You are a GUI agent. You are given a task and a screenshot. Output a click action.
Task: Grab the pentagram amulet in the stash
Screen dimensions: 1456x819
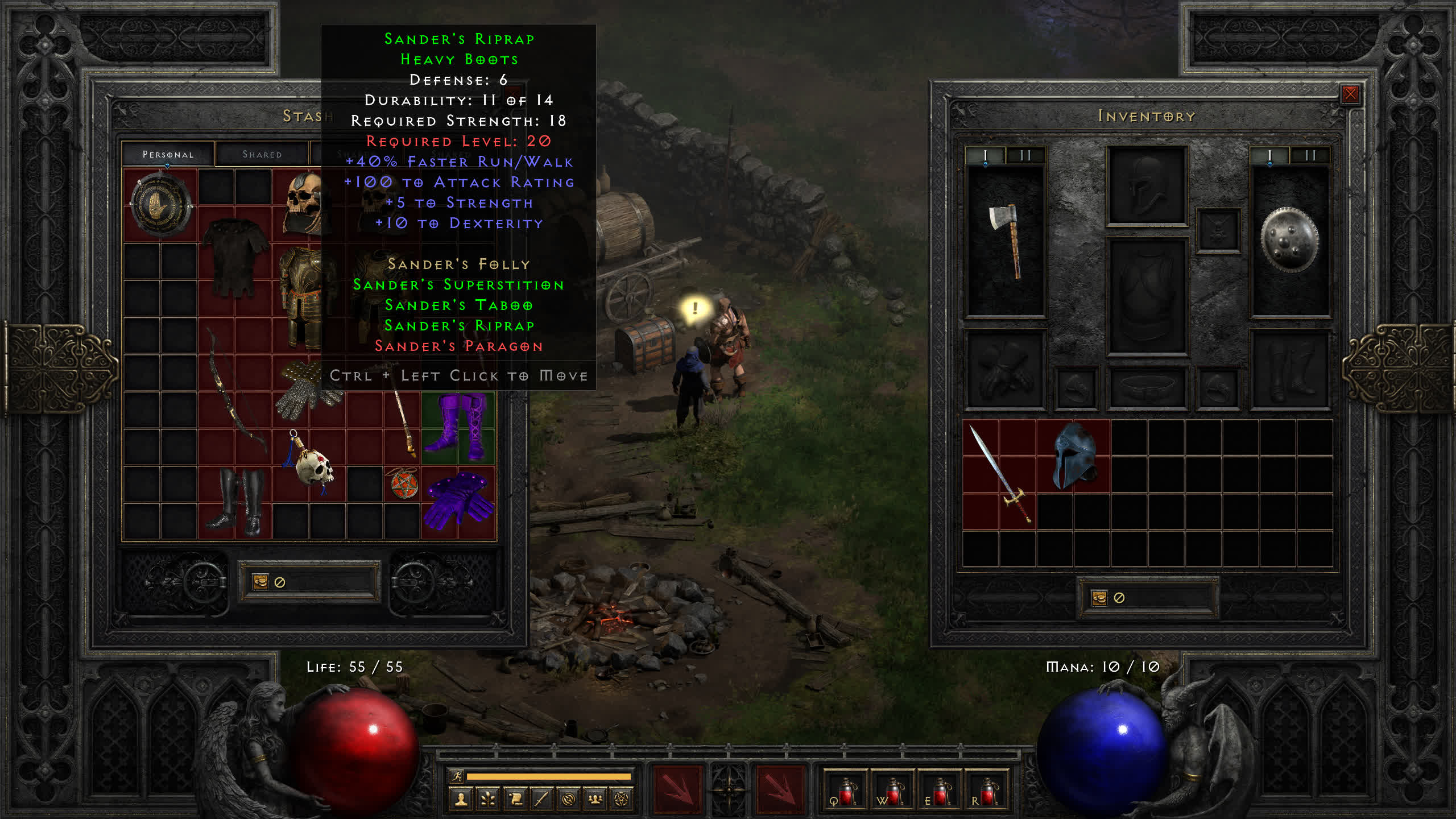click(x=403, y=484)
